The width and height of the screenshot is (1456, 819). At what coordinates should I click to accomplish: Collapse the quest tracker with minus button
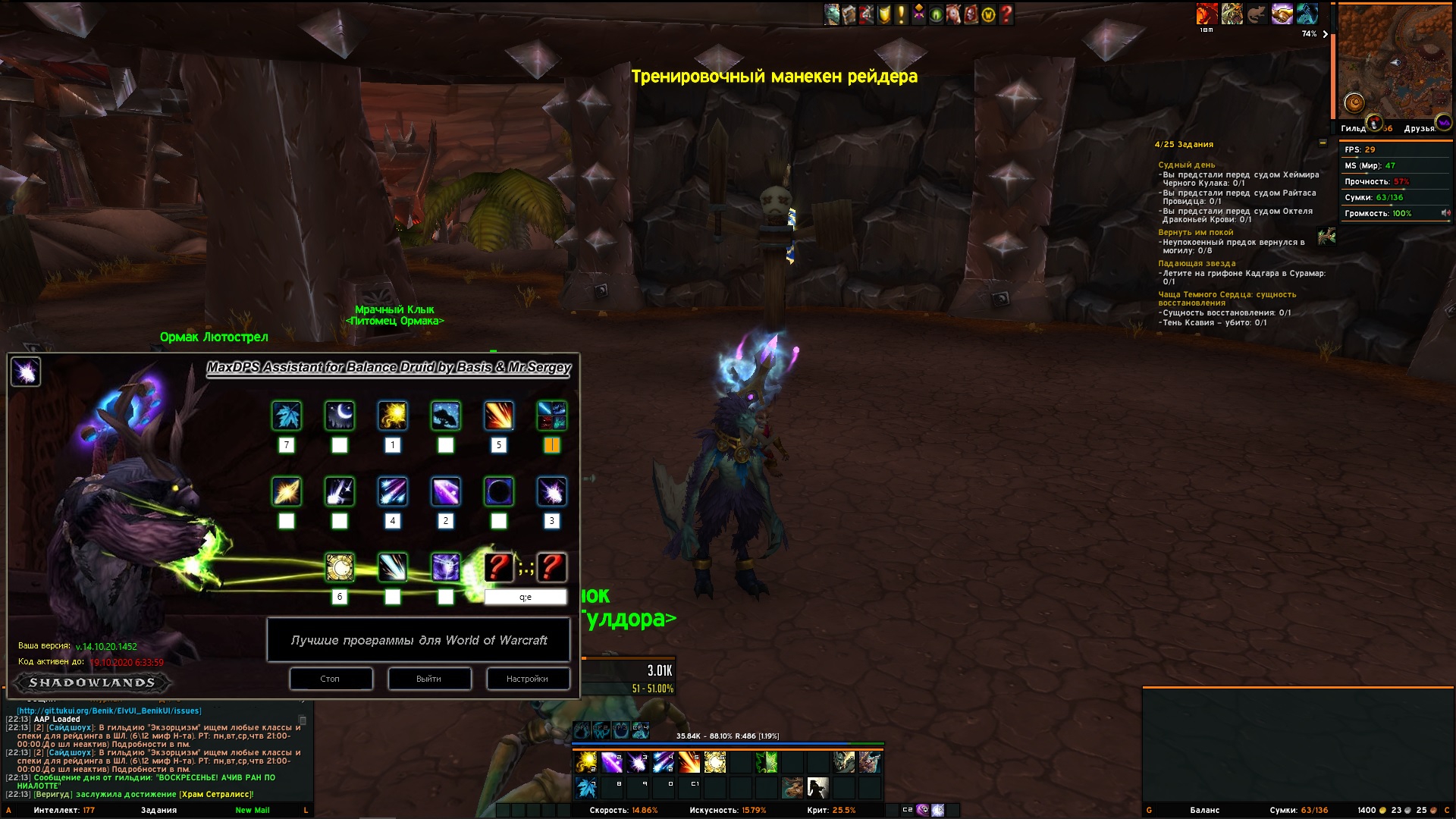[1323, 143]
